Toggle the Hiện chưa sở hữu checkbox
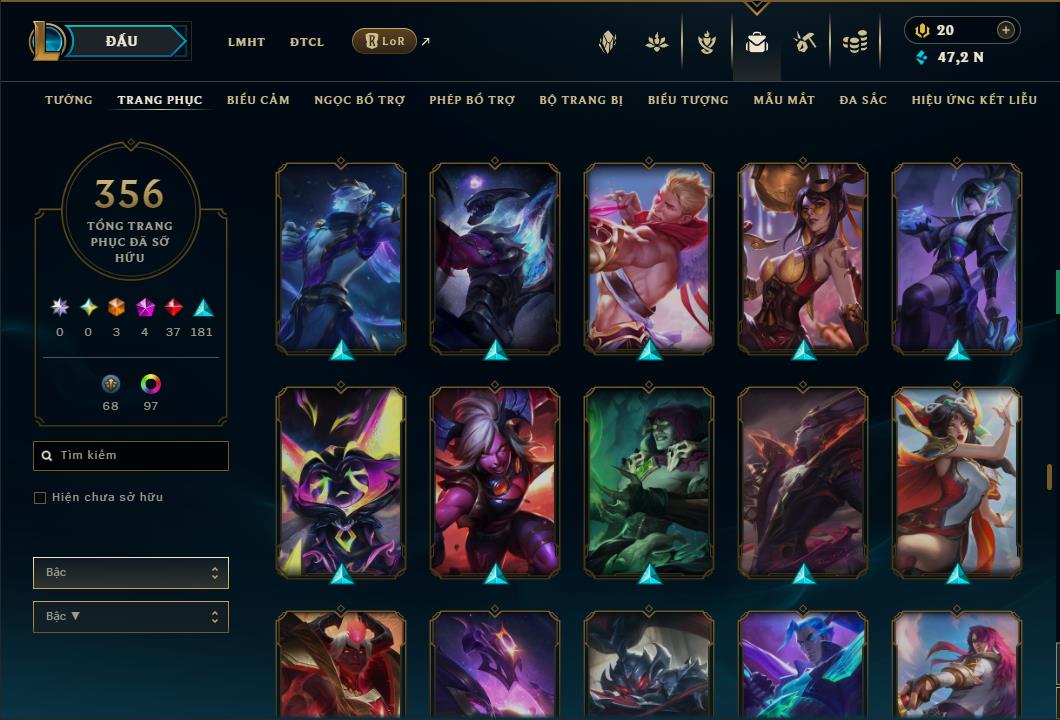The image size is (1060, 720). pyautogui.click(x=40, y=498)
